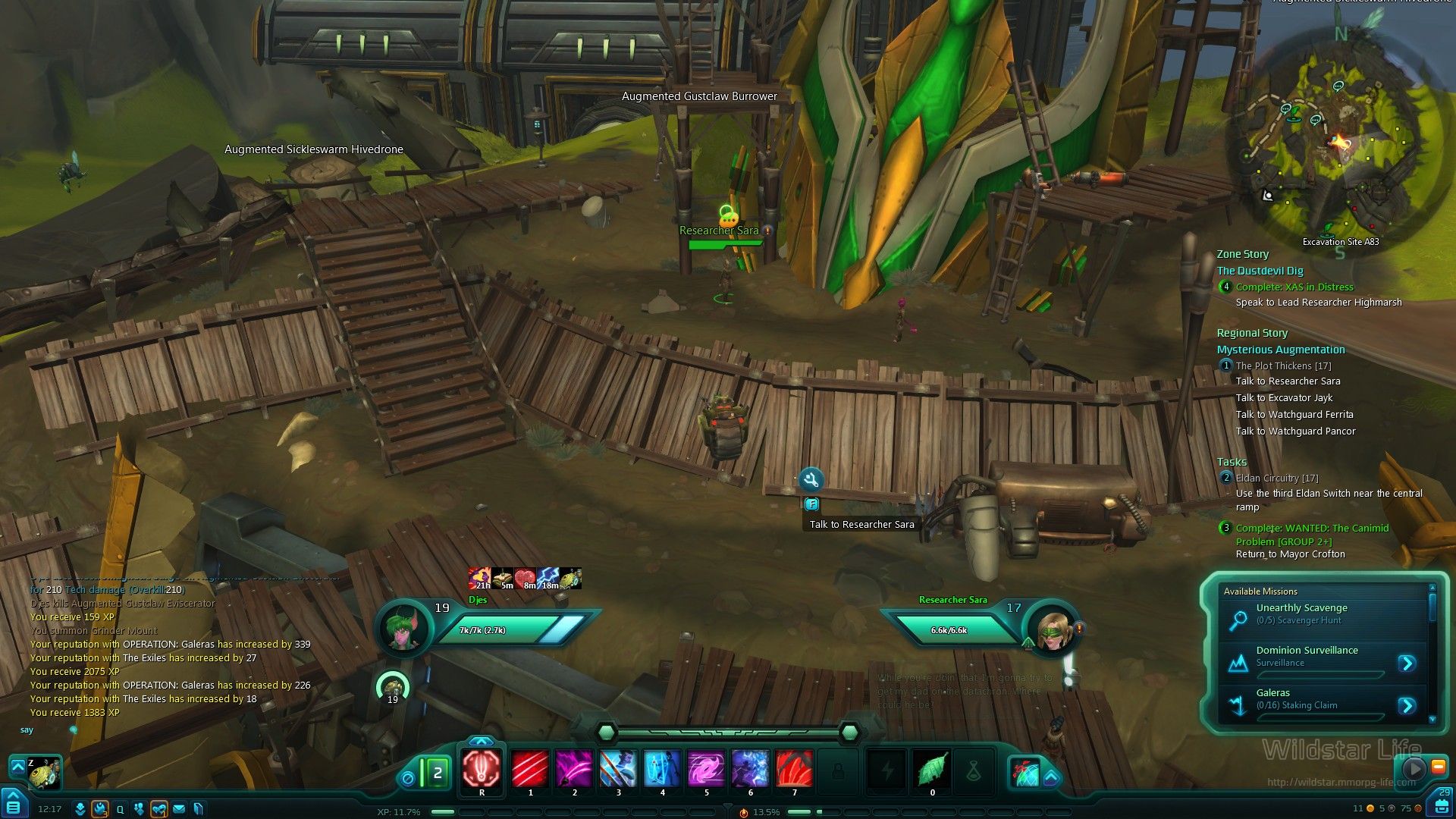This screenshot has height=819, width=1456.
Task: Use the red slash ability in slot 1
Action: click(530, 770)
